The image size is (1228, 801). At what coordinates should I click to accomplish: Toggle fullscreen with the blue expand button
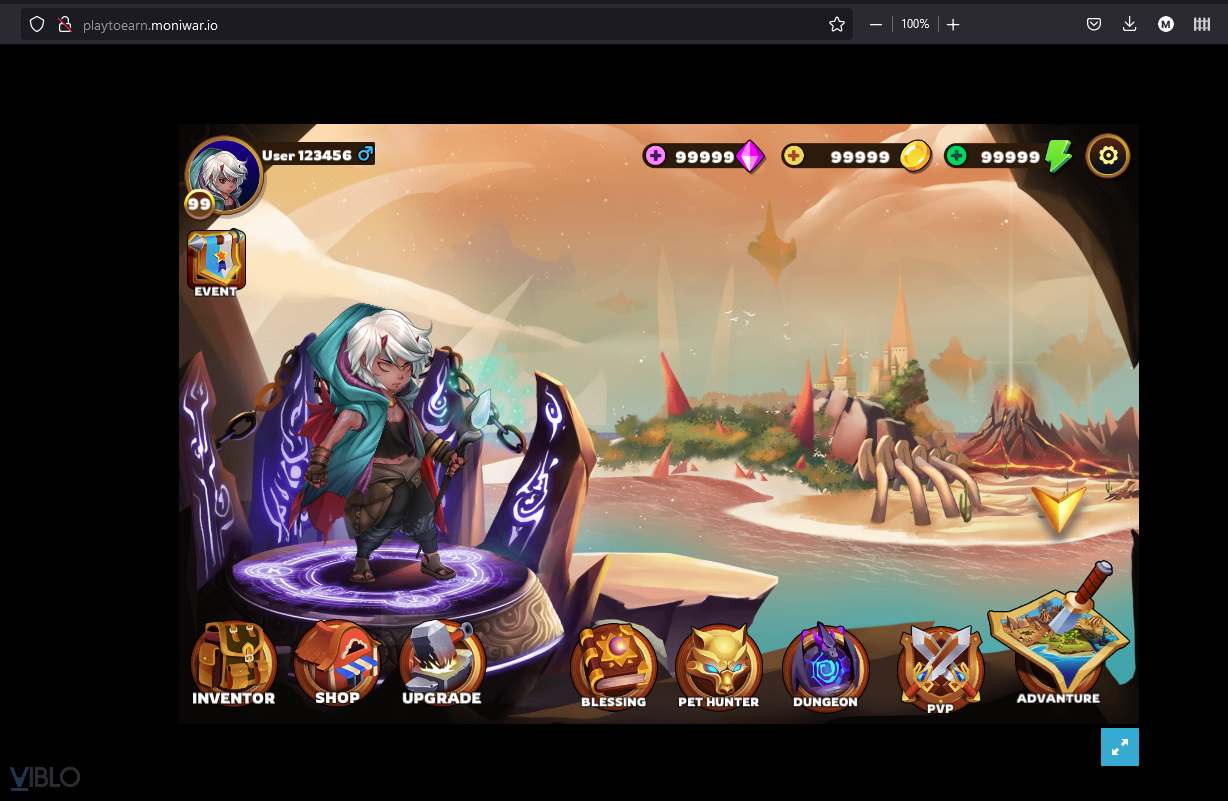coord(1119,746)
